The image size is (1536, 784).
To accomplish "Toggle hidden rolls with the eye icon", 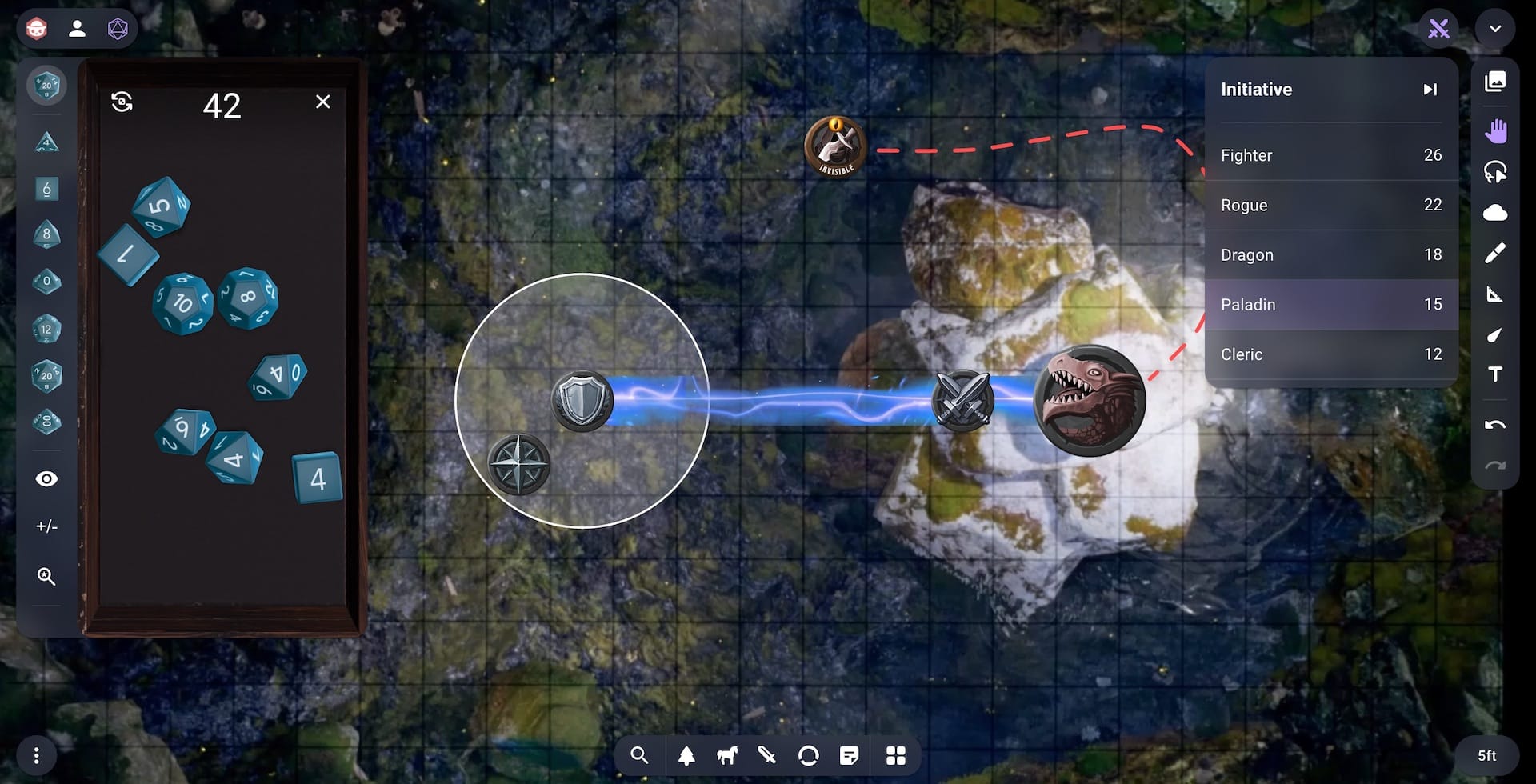I will coord(46,478).
